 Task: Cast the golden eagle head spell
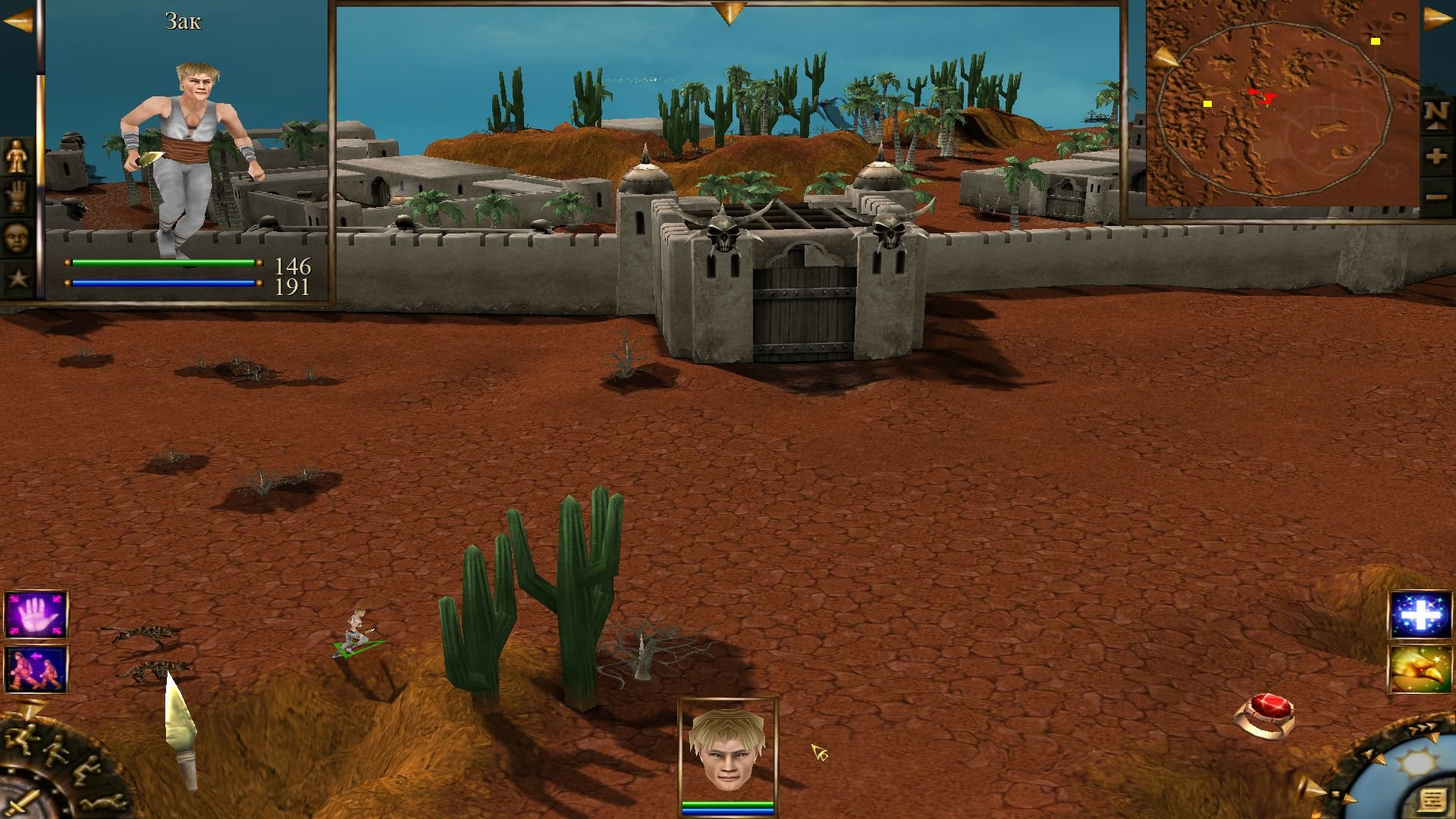(x=1420, y=669)
